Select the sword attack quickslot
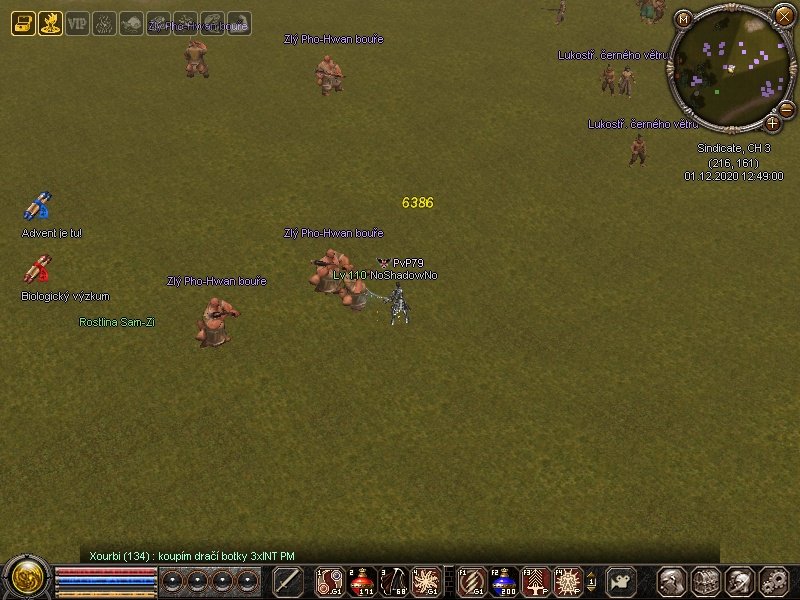The image size is (800, 600). click(288, 581)
